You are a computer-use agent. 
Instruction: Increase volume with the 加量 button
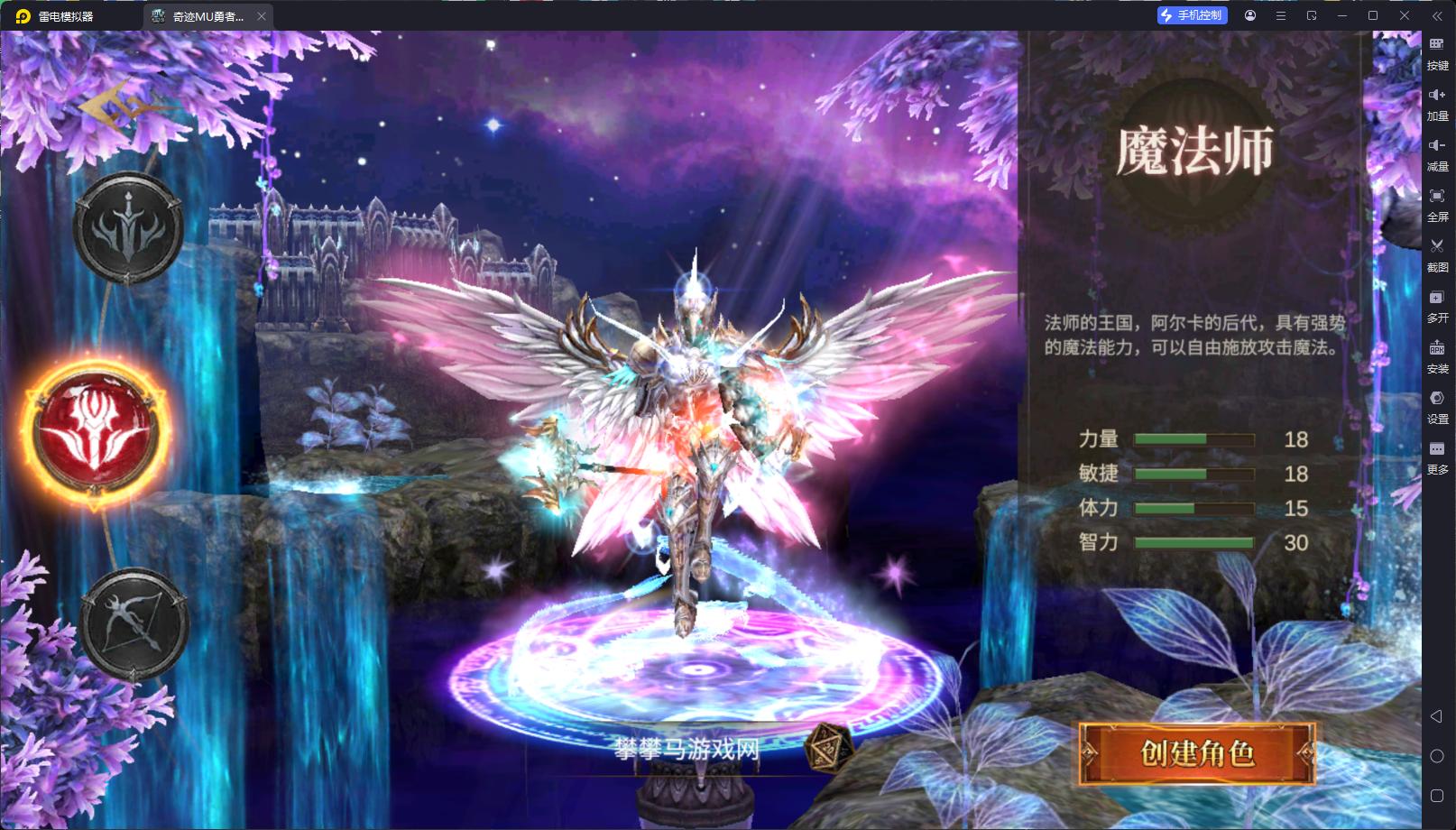click(1437, 103)
